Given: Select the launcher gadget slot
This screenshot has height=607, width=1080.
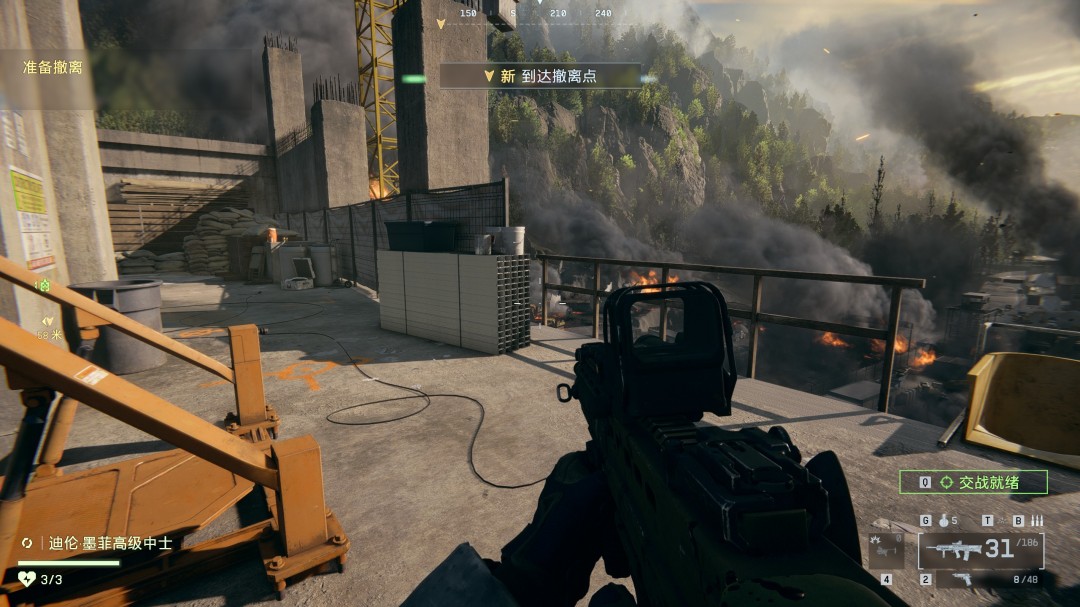Looking at the screenshot, I should click(885, 550).
